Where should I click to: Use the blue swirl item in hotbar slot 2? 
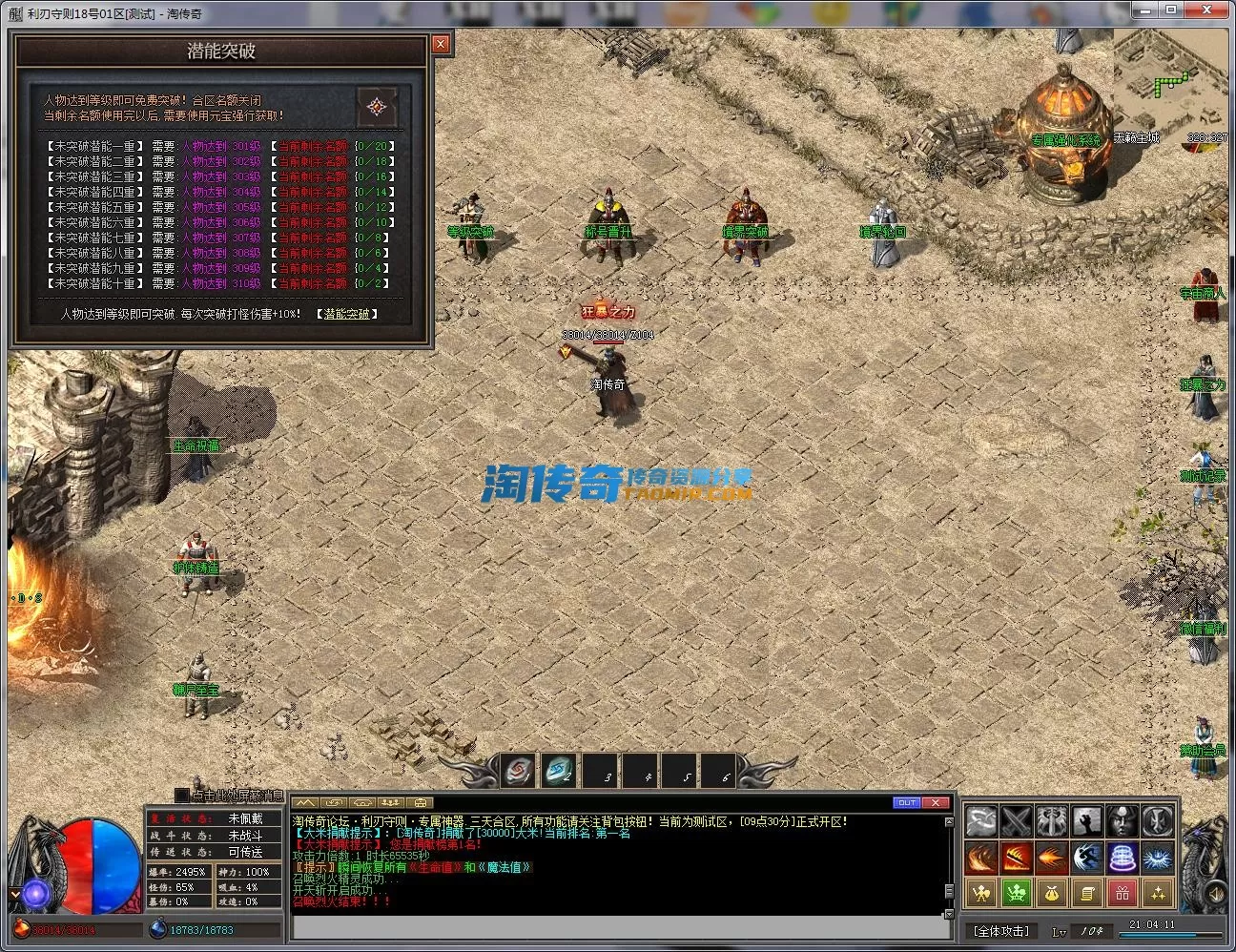(559, 772)
